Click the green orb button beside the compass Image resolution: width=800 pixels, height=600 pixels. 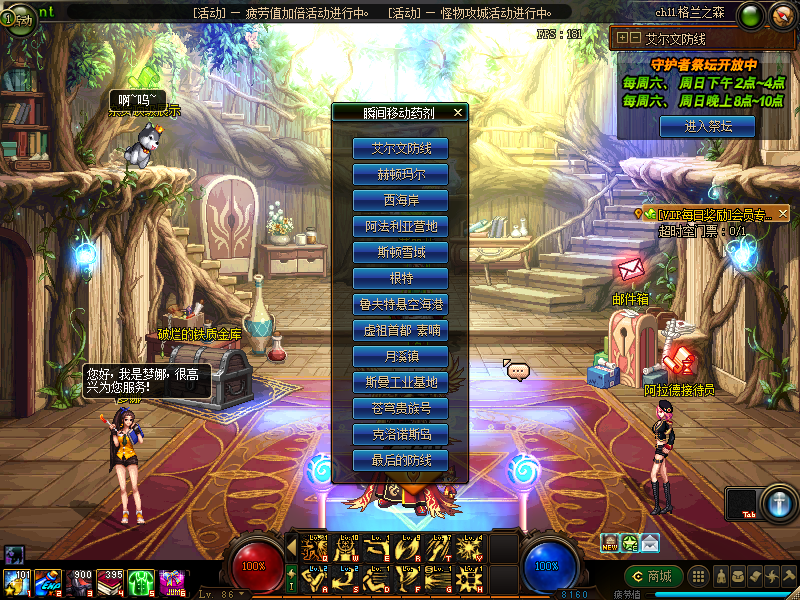point(749,15)
